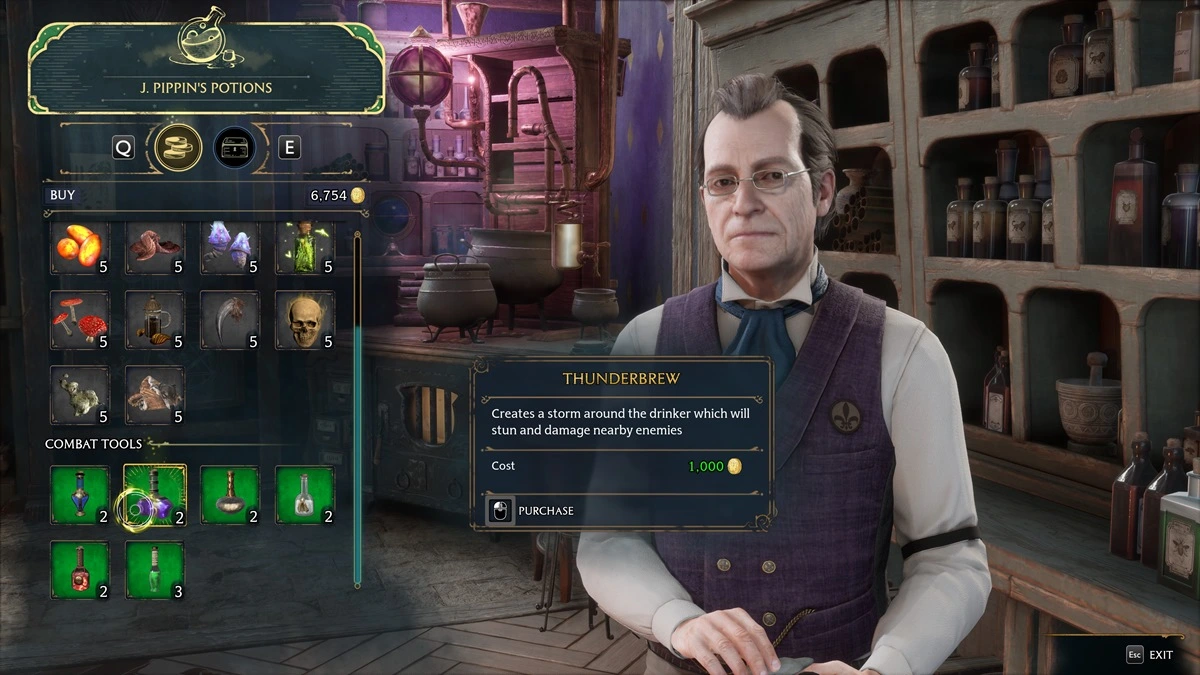Select the glass jar with beetles ingredient
This screenshot has width=1200, height=675.
[x=155, y=320]
